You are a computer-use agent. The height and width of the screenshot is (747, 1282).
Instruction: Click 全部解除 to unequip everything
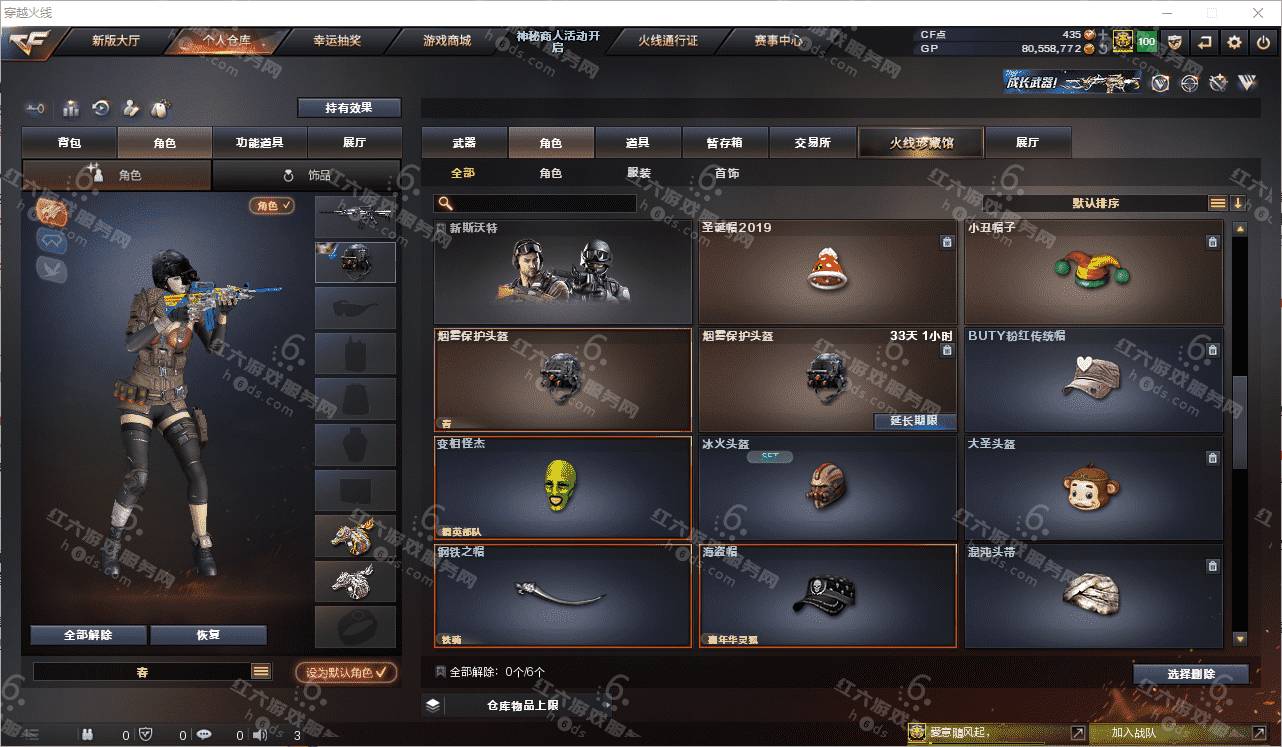point(88,635)
